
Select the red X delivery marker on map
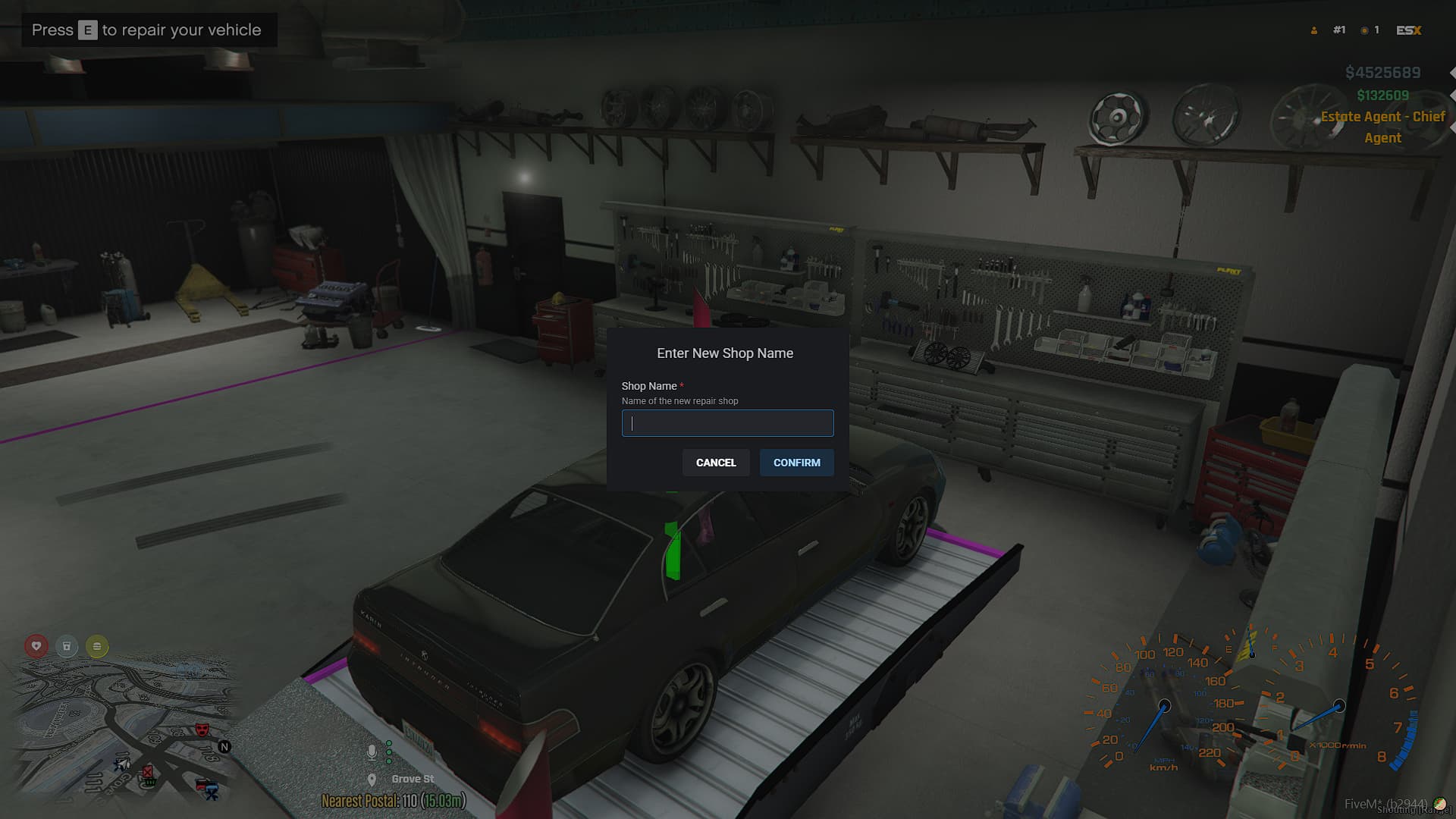147,773
